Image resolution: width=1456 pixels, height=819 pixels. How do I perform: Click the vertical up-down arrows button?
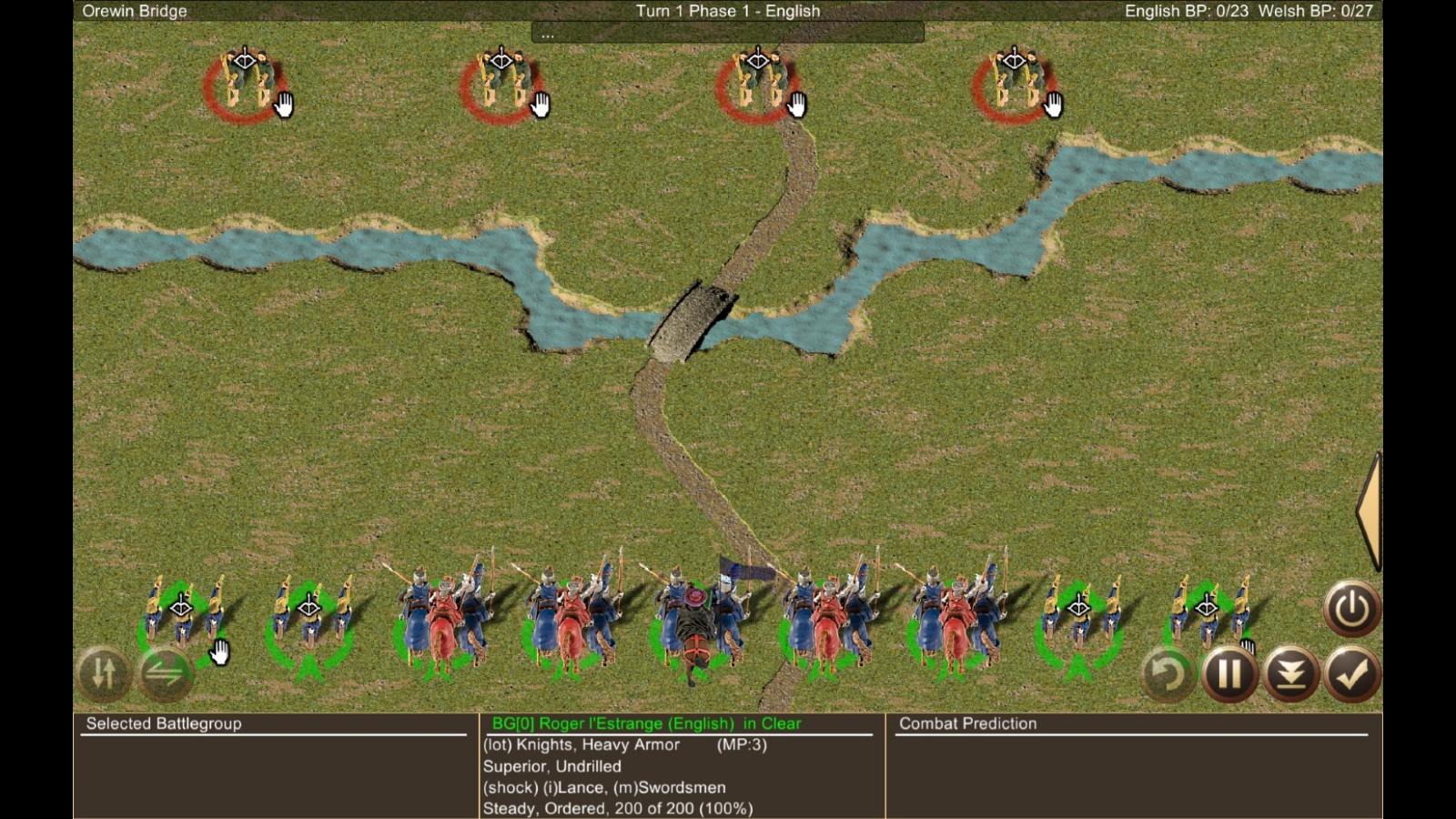[x=104, y=673]
